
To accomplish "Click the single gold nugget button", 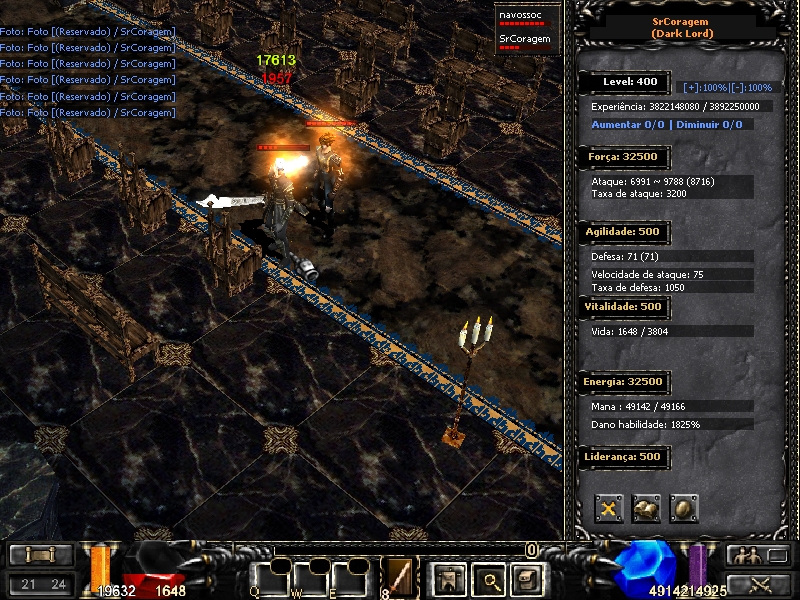I will 684,508.
